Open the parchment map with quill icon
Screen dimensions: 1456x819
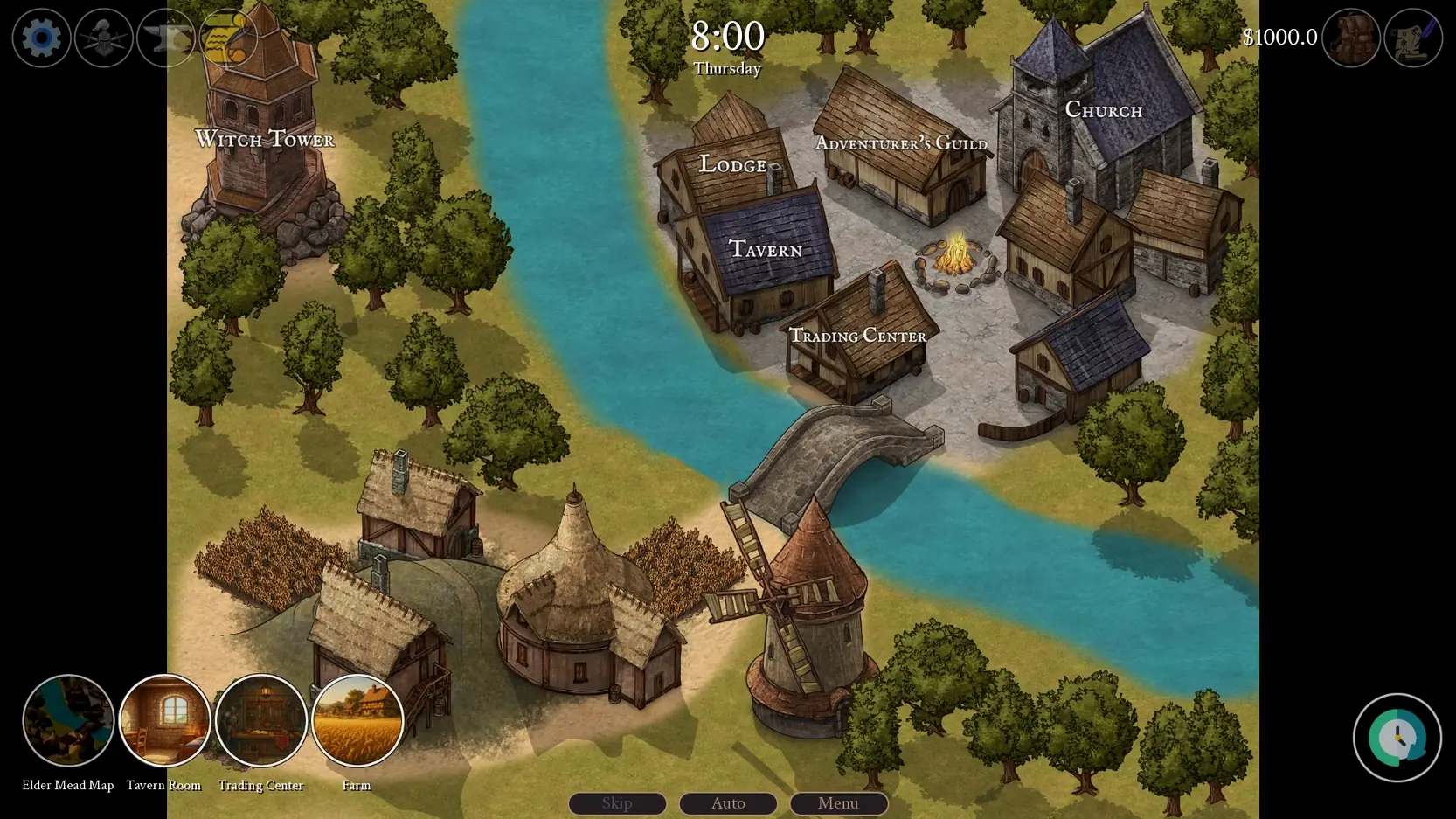point(1412,38)
